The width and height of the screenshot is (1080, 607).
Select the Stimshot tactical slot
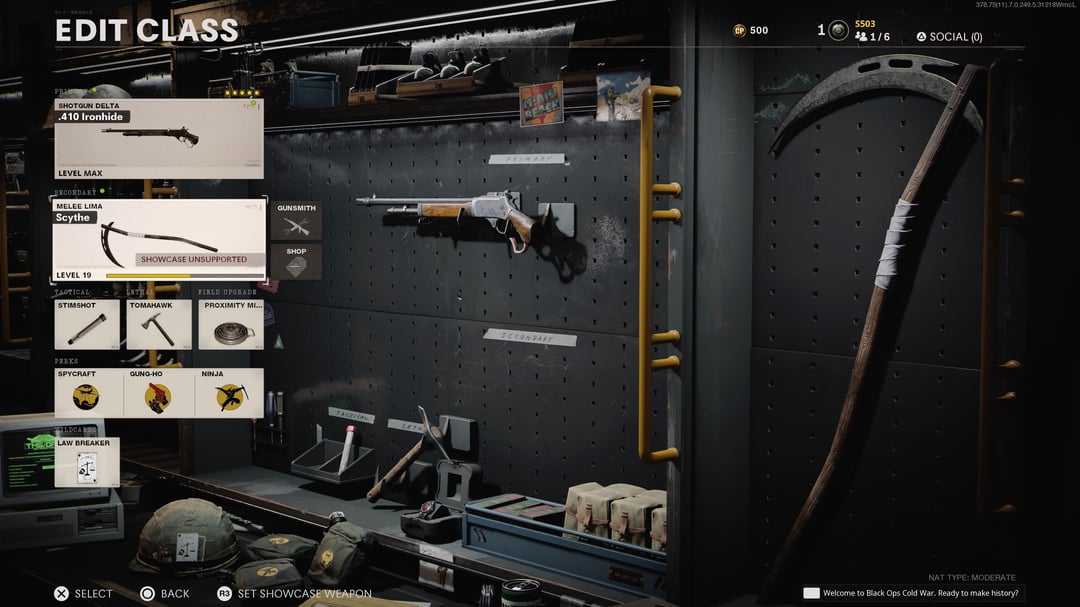87,324
